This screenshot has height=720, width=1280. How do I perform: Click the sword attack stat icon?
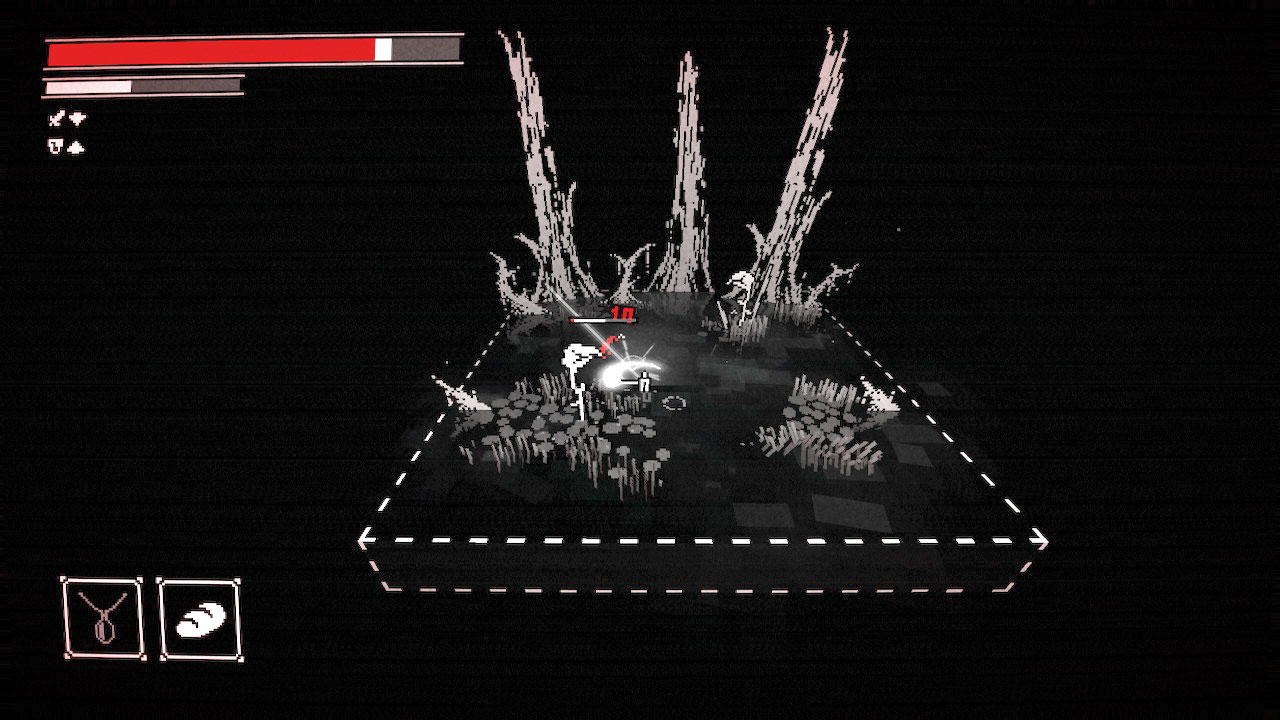pos(55,117)
